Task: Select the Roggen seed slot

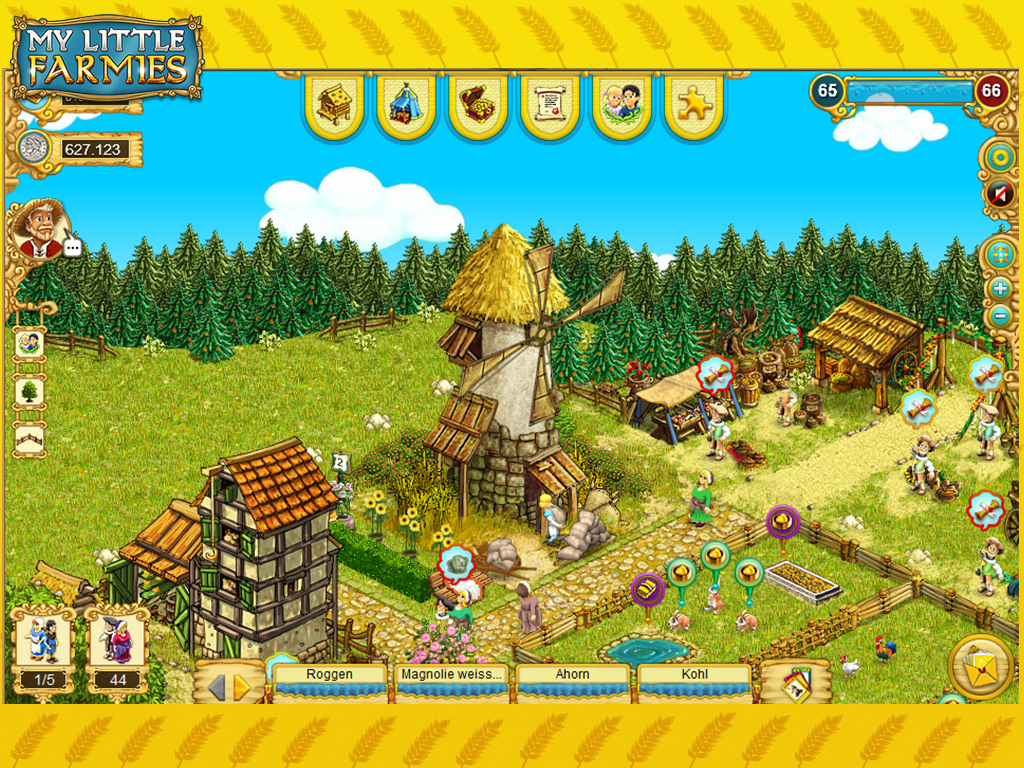Action: point(330,680)
